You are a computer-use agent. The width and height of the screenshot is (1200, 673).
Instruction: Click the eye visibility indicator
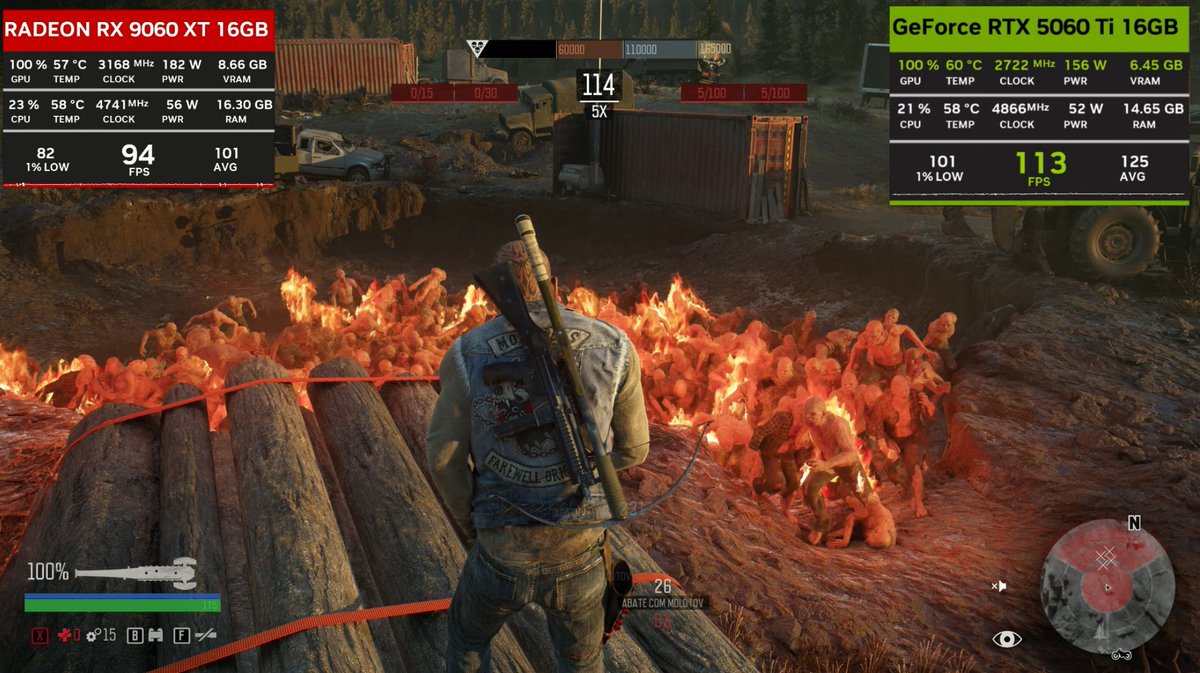(1006, 639)
